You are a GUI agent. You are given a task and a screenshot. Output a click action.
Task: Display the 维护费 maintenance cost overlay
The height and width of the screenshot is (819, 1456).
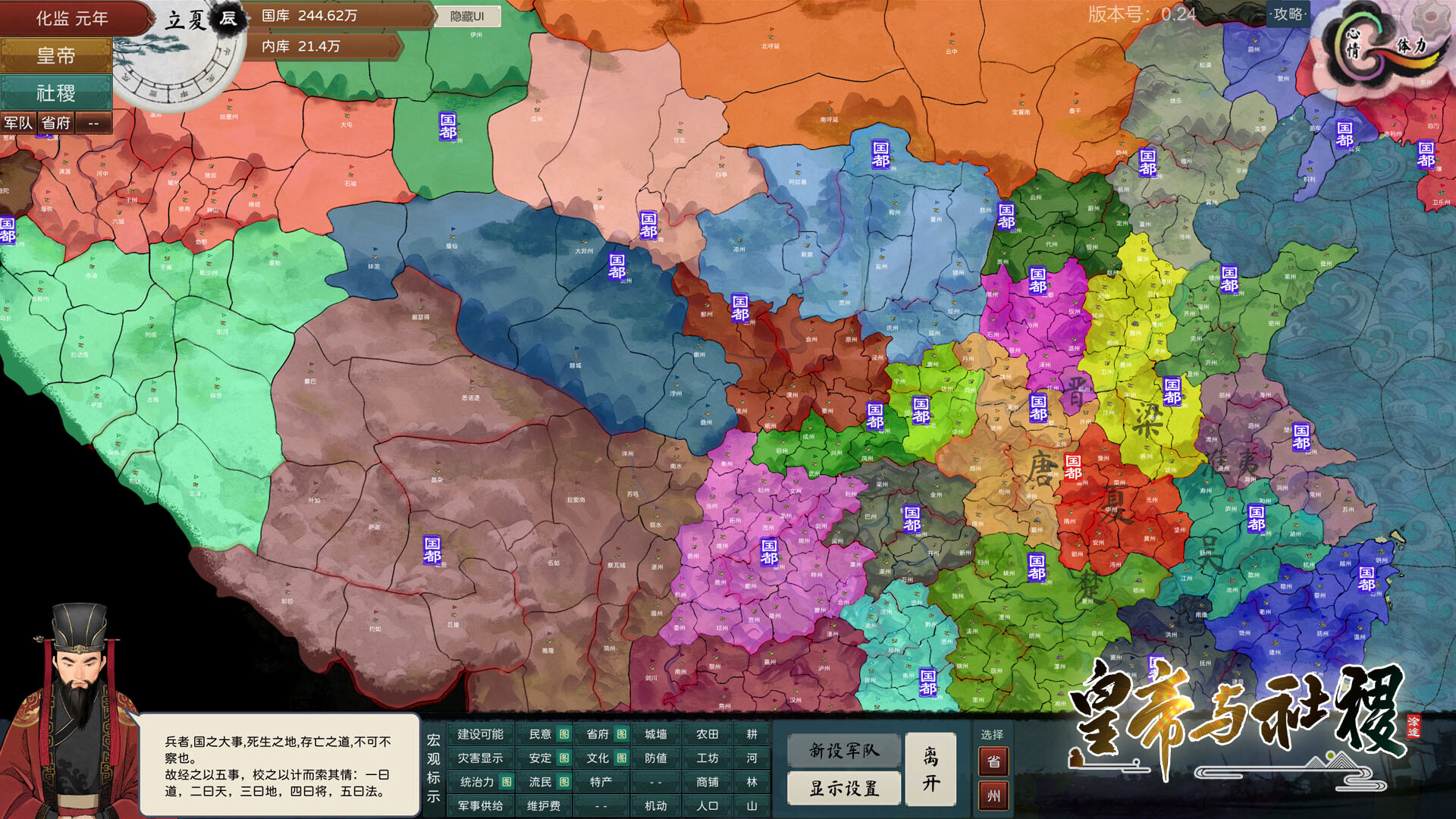pyautogui.click(x=543, y=805)
